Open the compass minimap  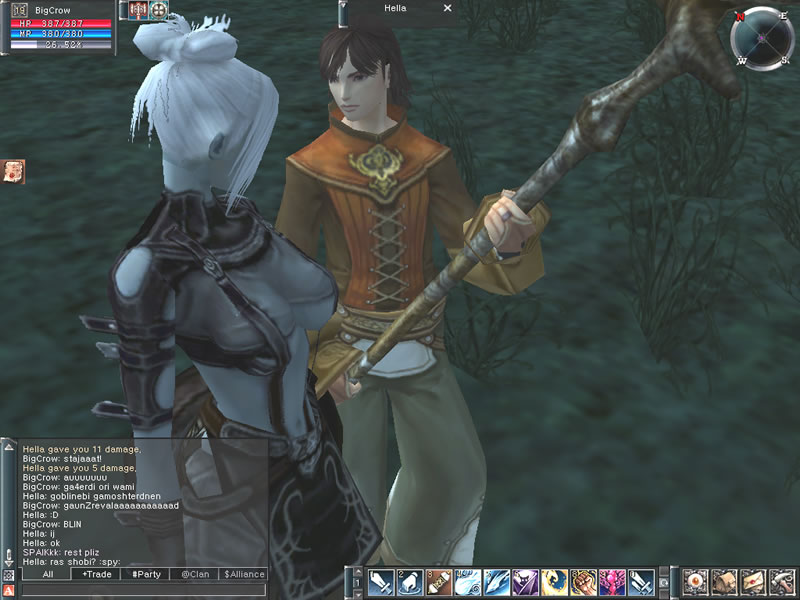tap(761, 38)
